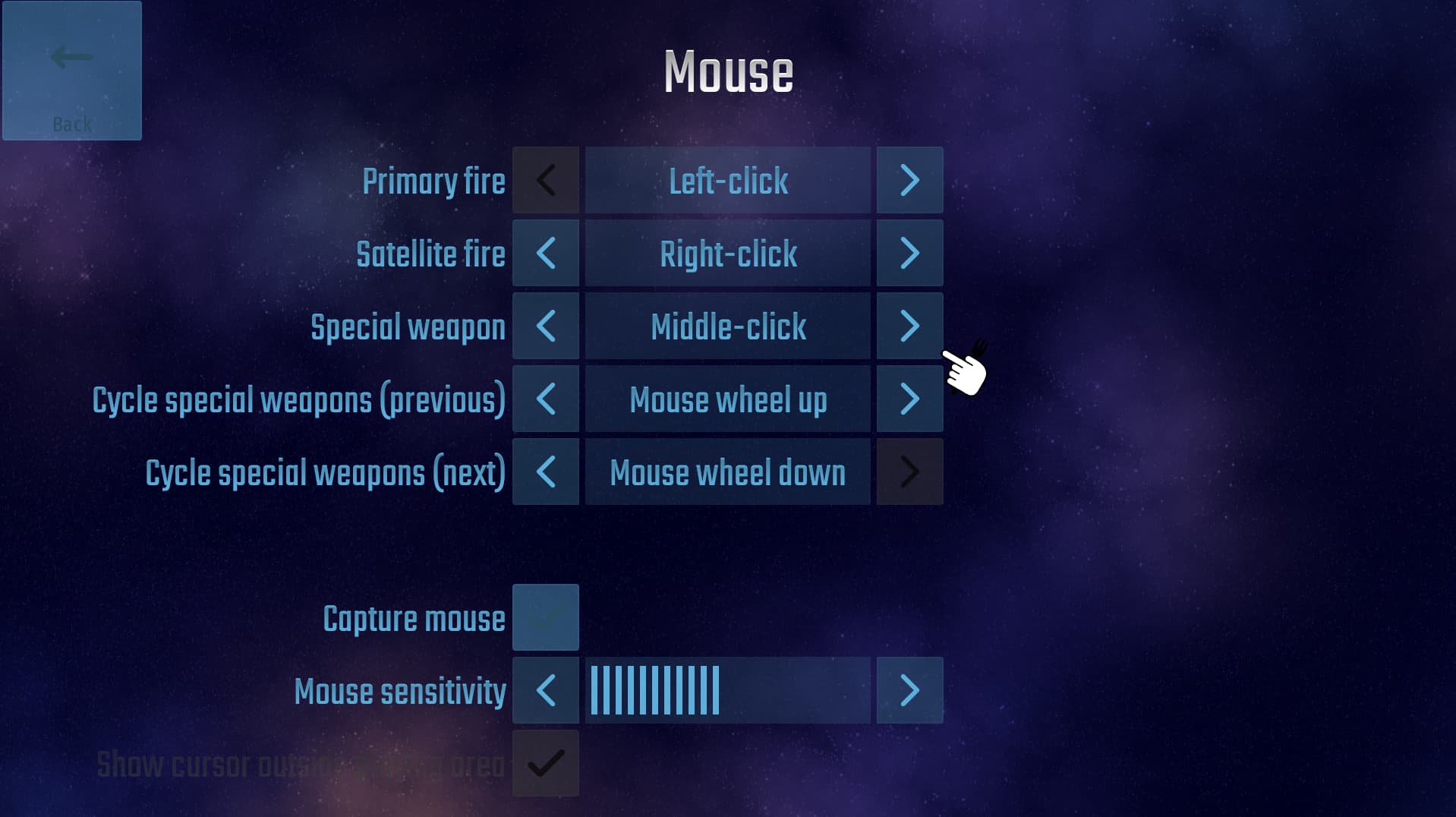Screen dimensions: 1456x817
Task: Click left arrow for Cycle special weapons (previous)
Action: (x=545, y=399)
